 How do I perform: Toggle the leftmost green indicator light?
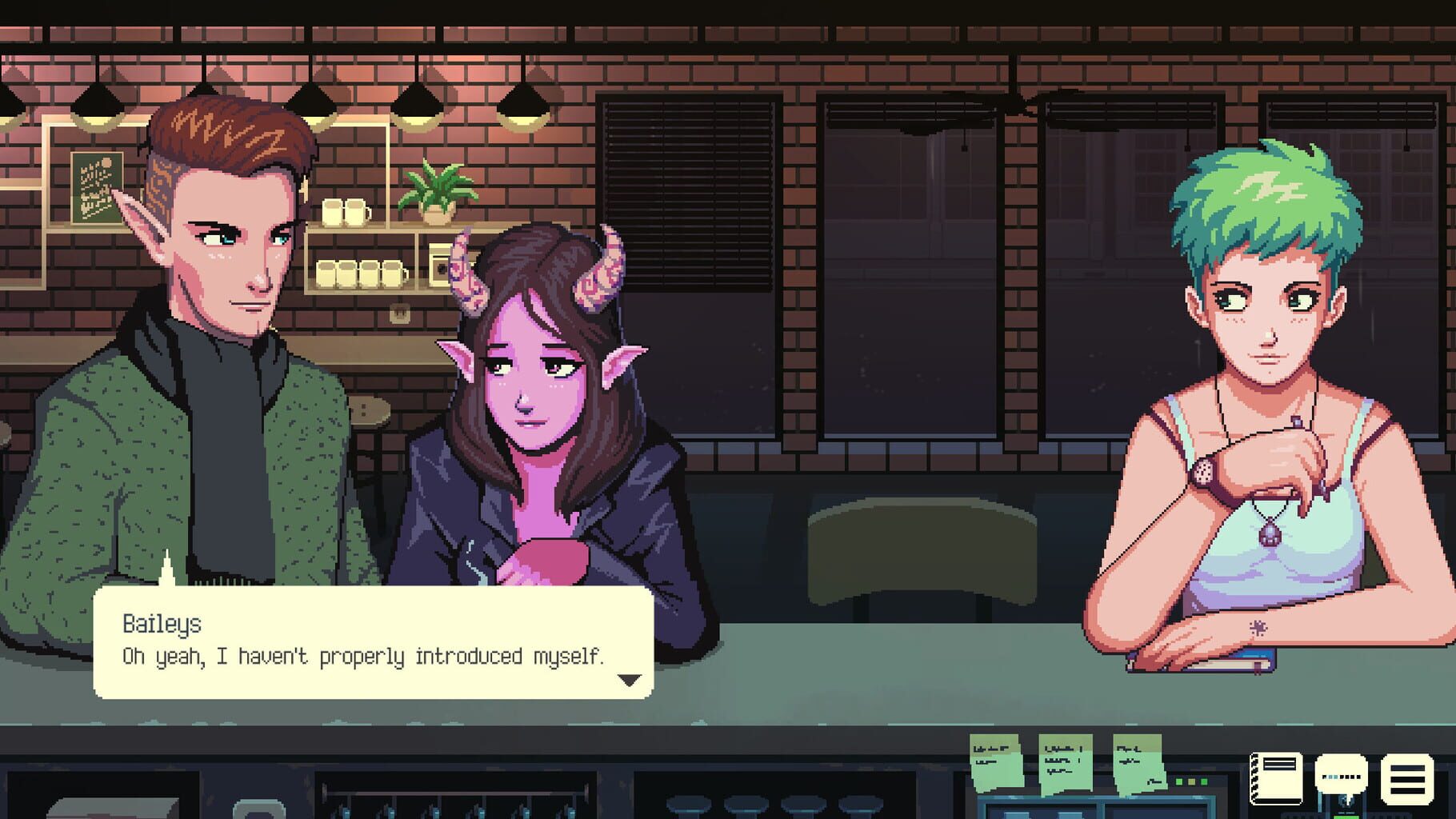coord(1180,781)
